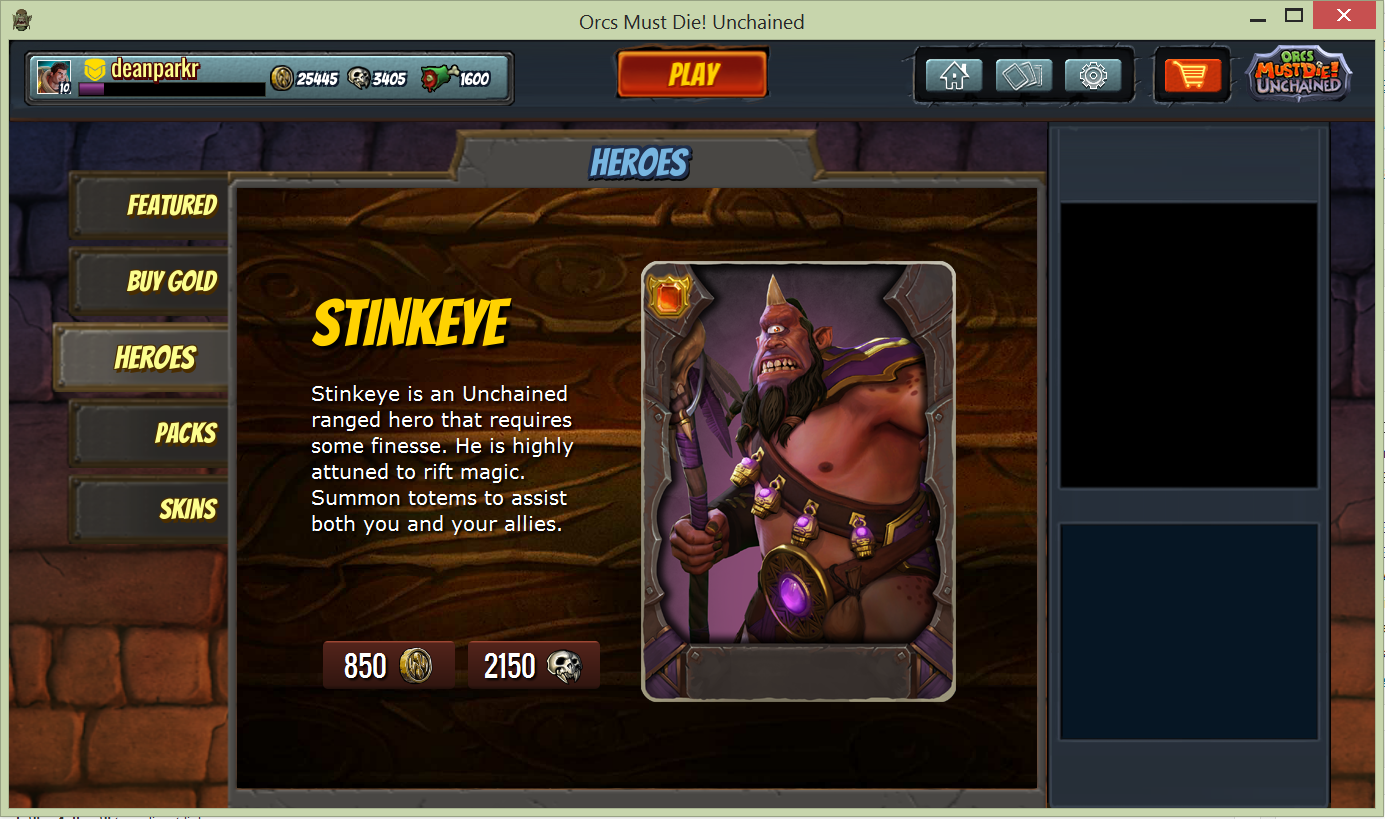The height and width of the screenshot is (819, 1385).
Task: Open the gear settings menu
Action: [x=1093, y=75]
